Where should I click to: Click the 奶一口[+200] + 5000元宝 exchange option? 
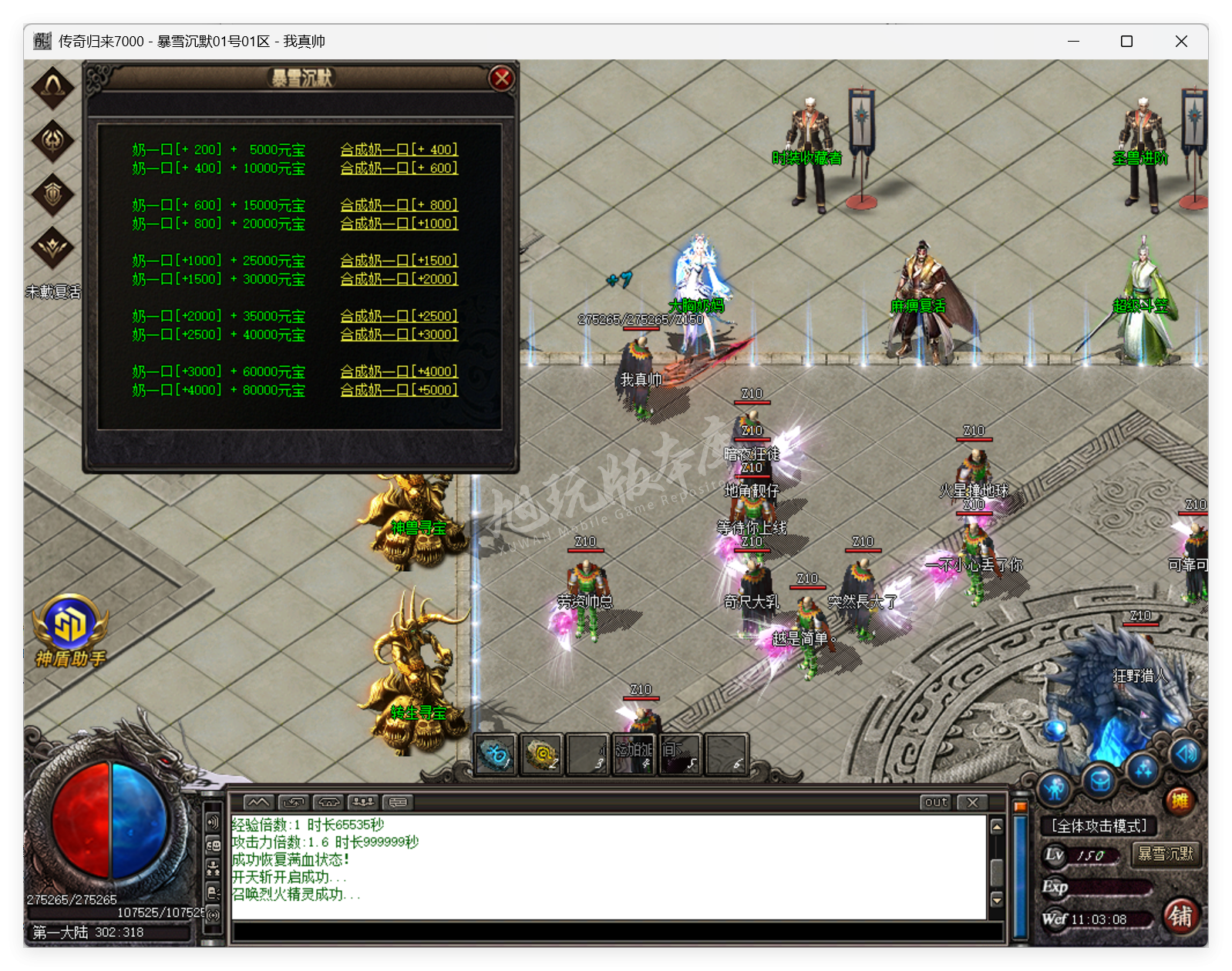point(217,150)
